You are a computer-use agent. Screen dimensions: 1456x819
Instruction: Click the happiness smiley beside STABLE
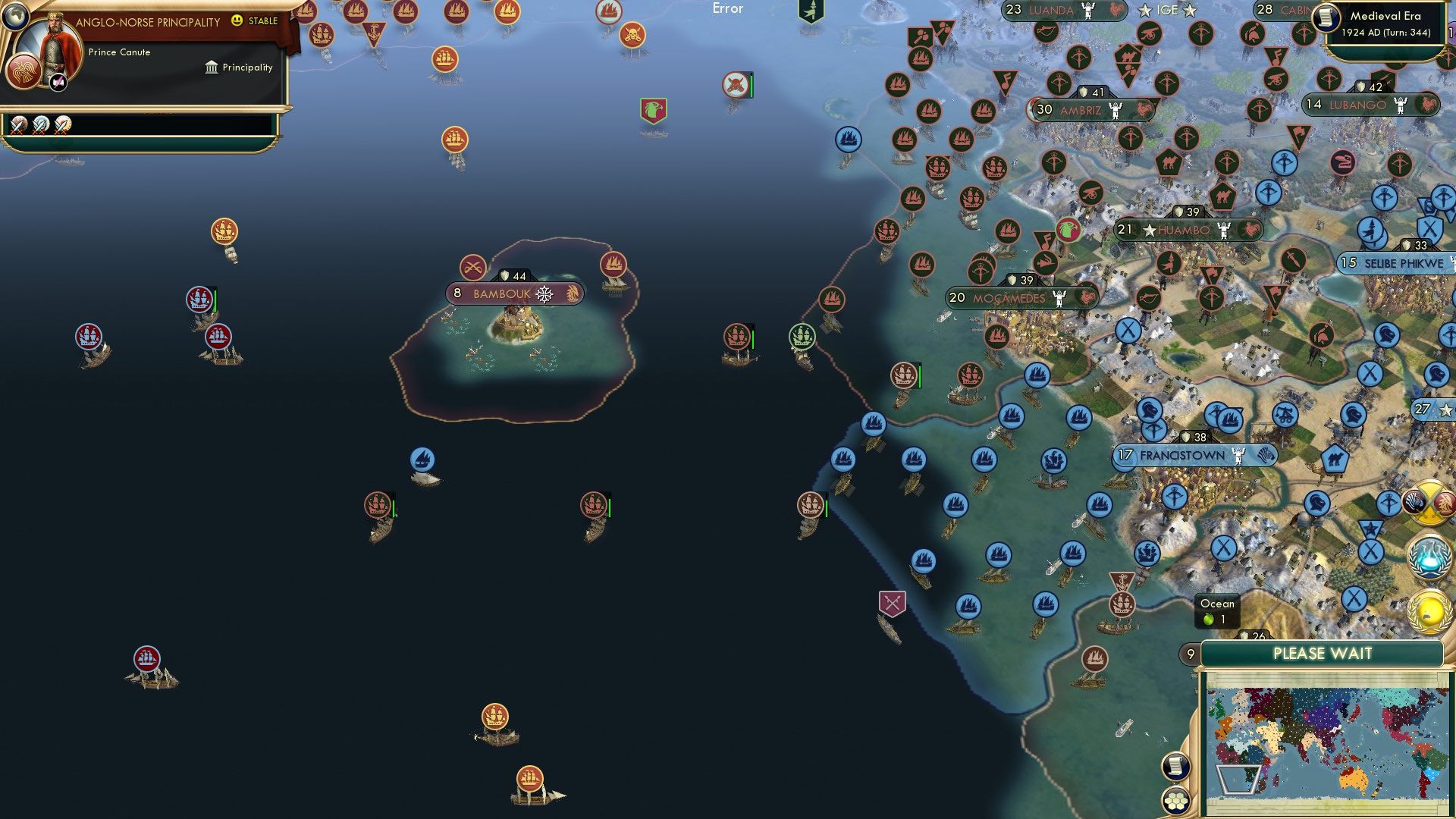(x=237, y=21)
